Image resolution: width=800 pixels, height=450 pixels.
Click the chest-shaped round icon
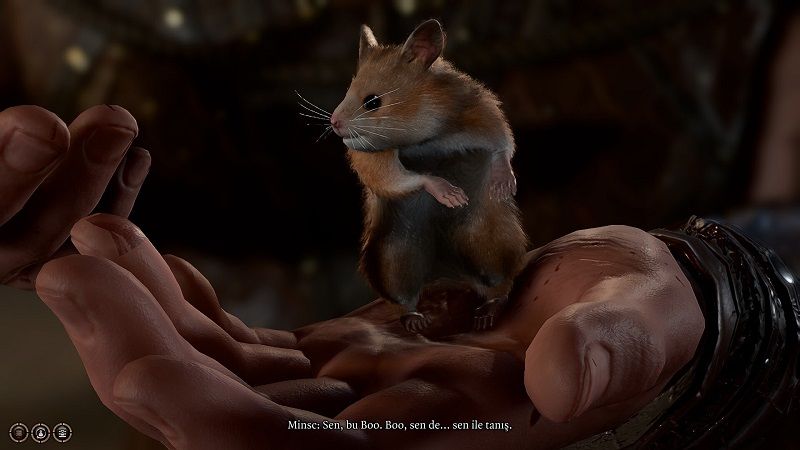pyautogui.click(x=62, y=433)
